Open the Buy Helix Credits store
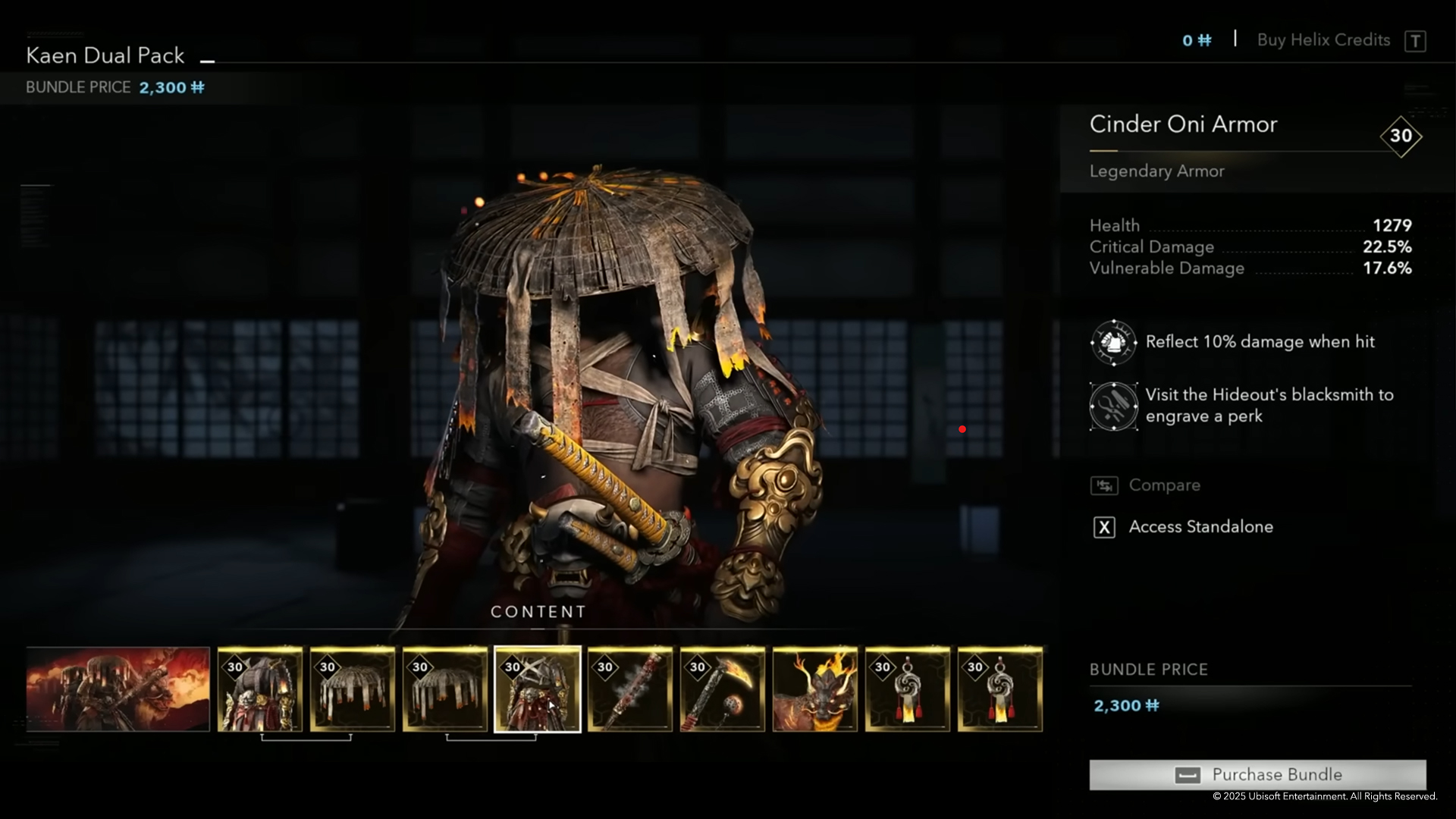 click(1323, 40)
